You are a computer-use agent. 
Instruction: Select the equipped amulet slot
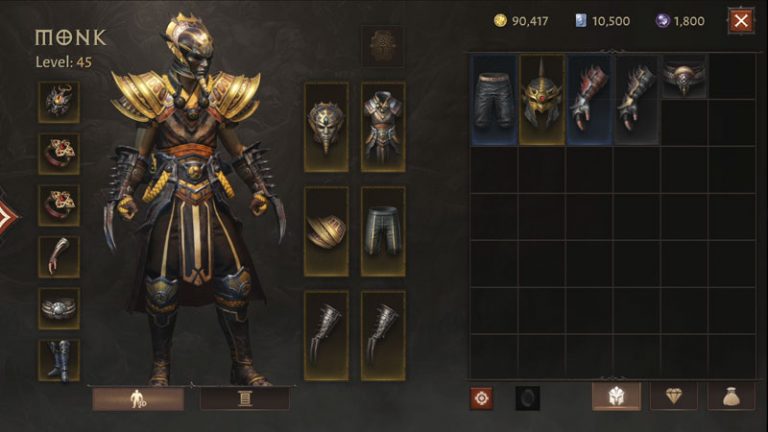60,101
